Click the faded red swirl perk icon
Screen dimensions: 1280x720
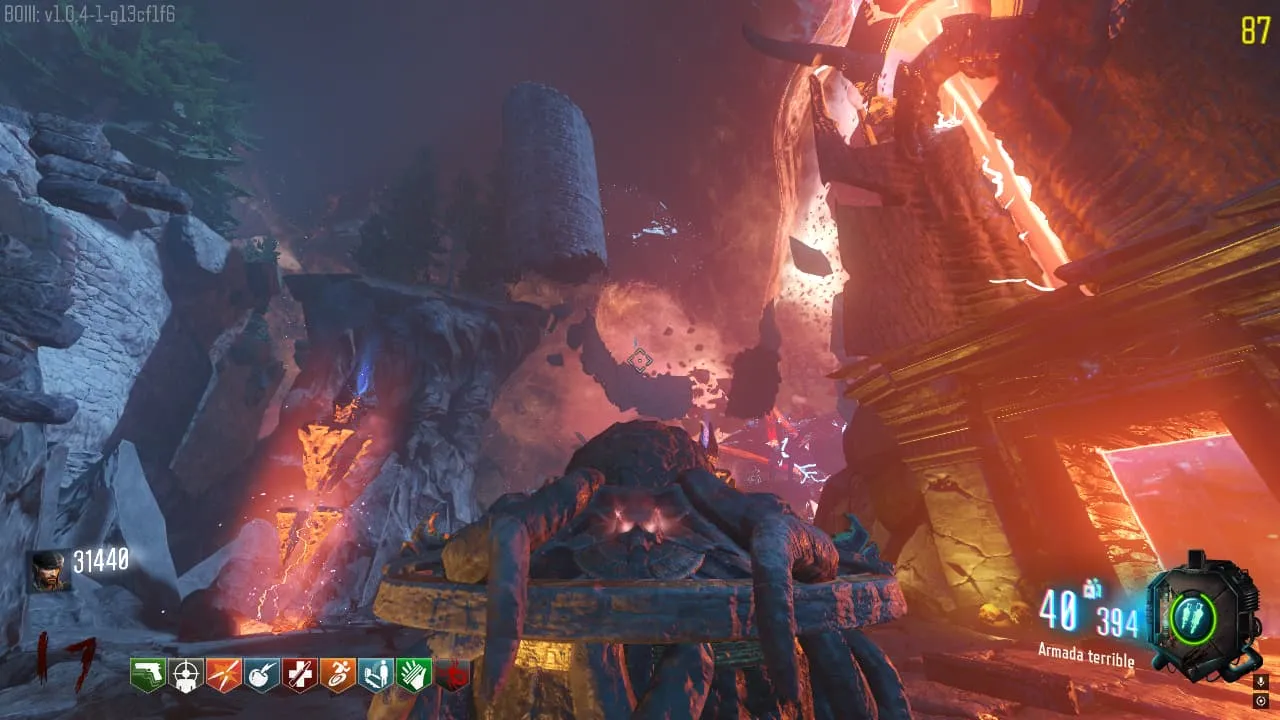(451, 675)
